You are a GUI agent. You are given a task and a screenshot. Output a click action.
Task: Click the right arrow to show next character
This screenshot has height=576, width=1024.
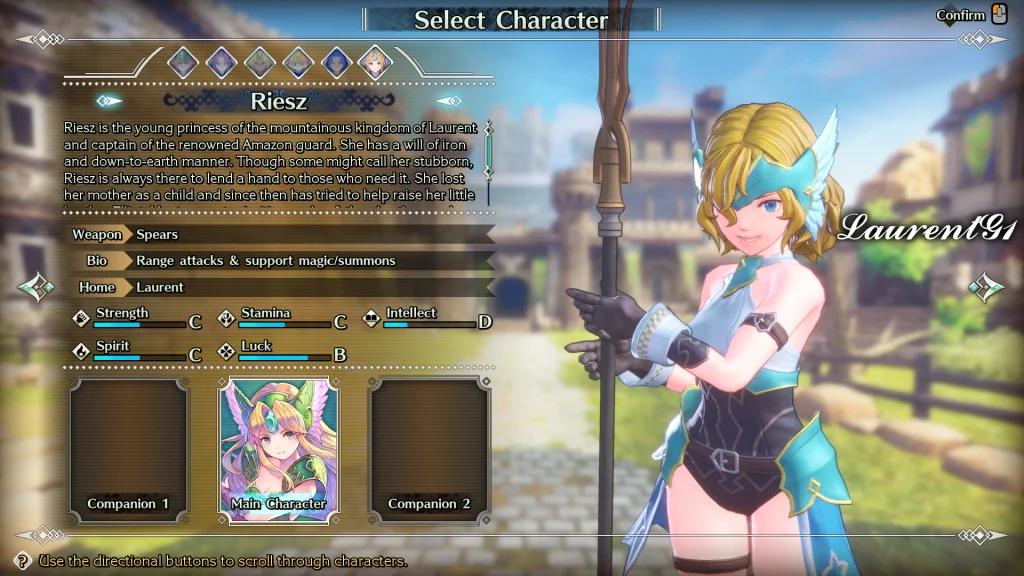986,288
